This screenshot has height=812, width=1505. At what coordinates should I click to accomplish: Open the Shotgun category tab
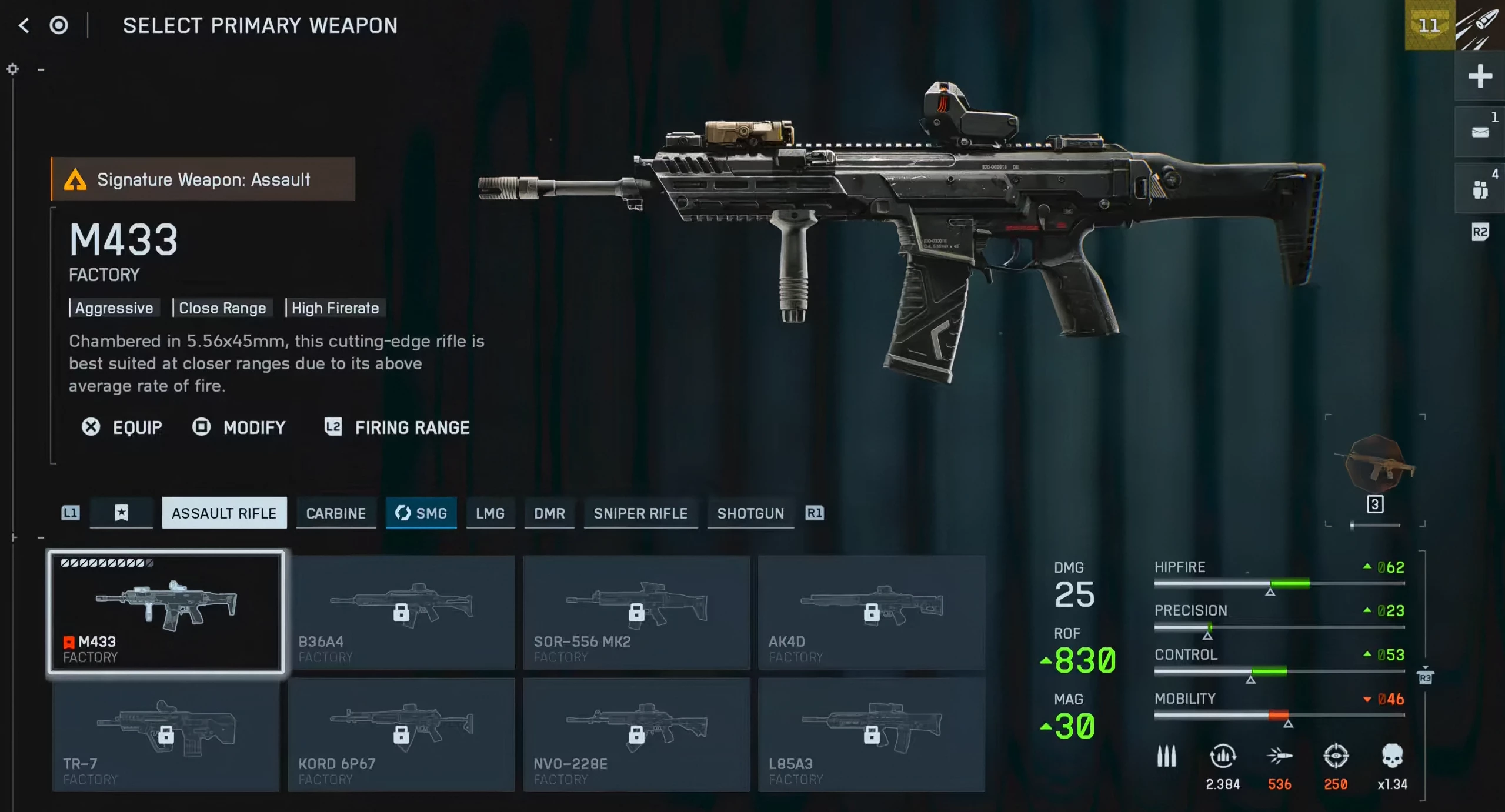coord(750,513)
